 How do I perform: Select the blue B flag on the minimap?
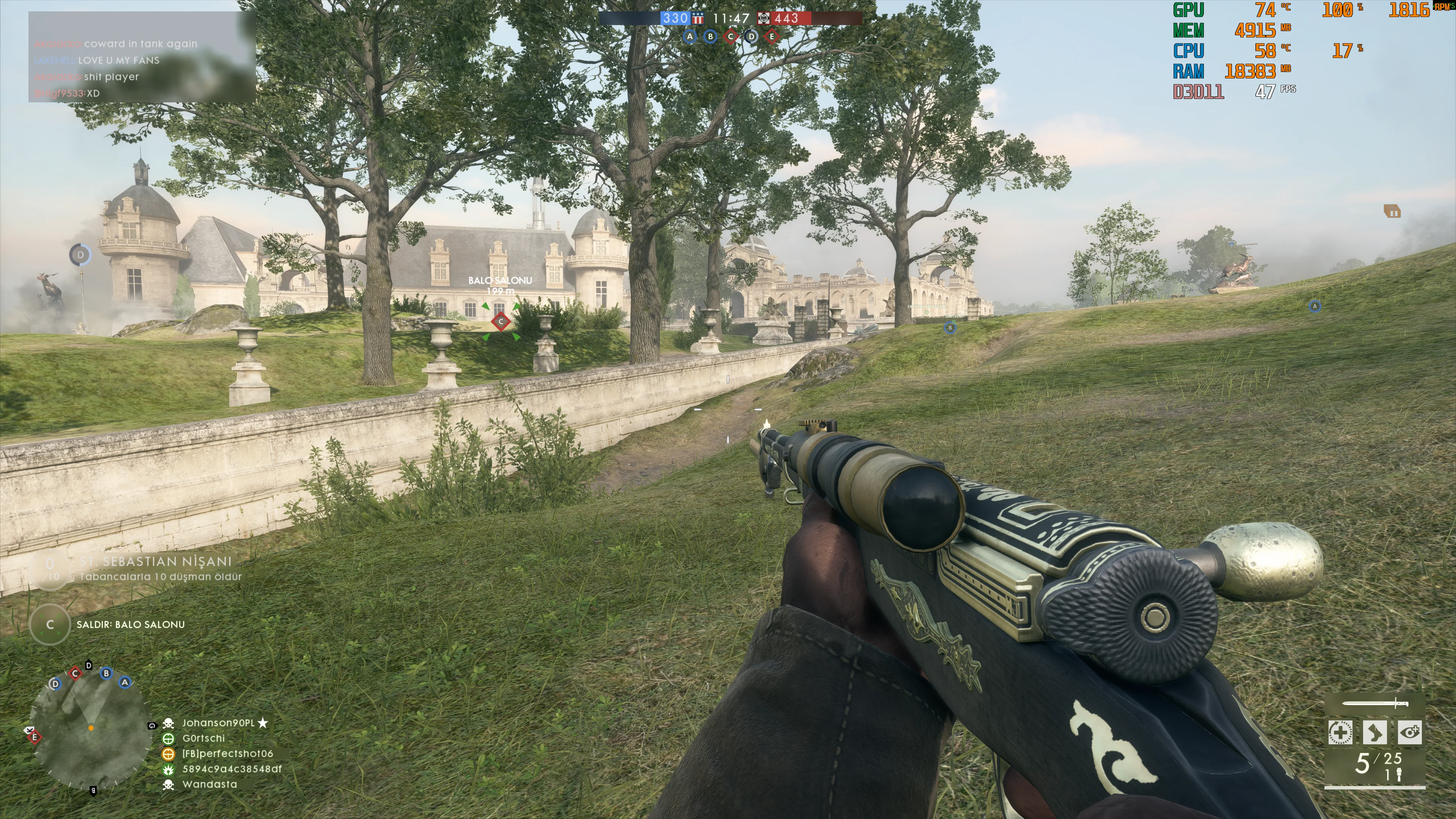[x=106, y=673]
